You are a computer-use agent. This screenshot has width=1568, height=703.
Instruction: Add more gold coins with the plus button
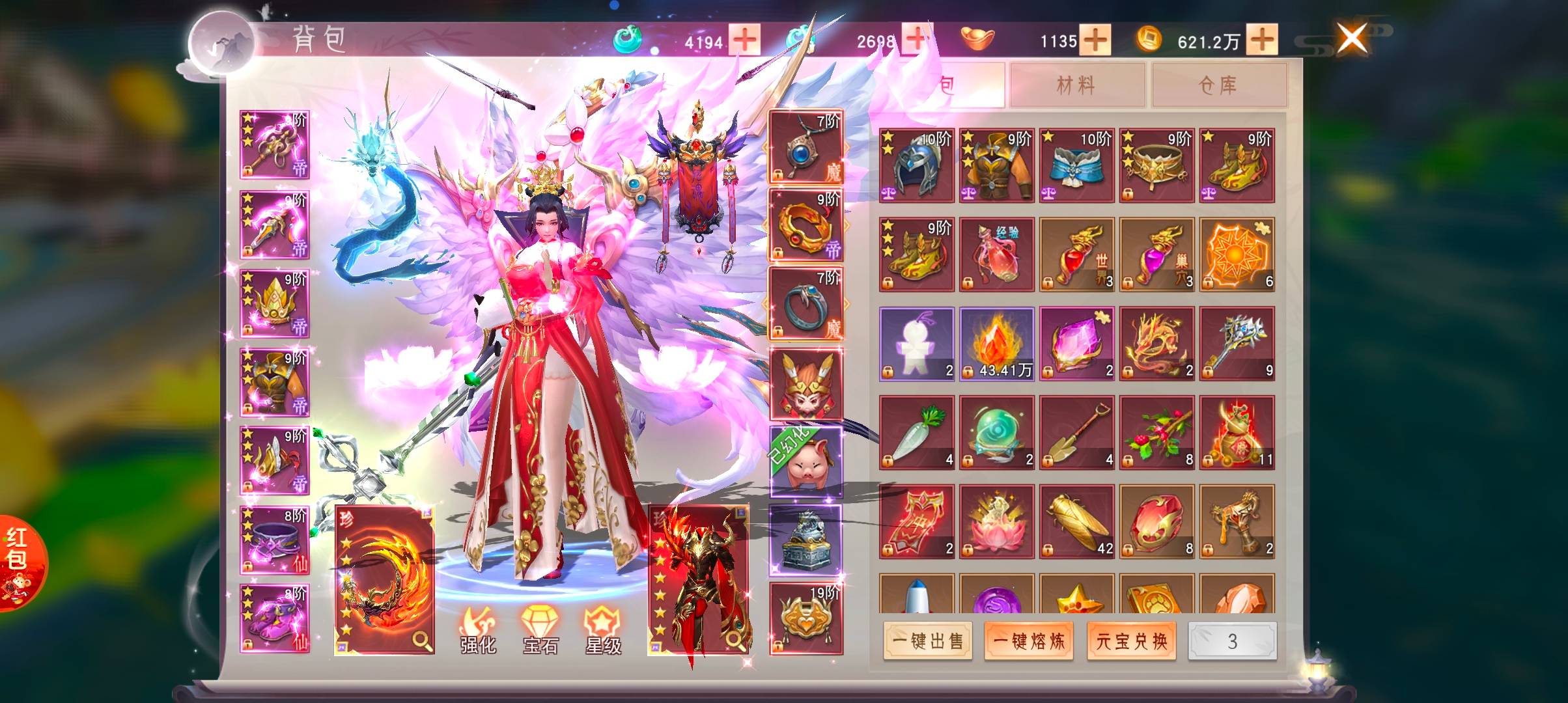click(x=1262, y=40)
